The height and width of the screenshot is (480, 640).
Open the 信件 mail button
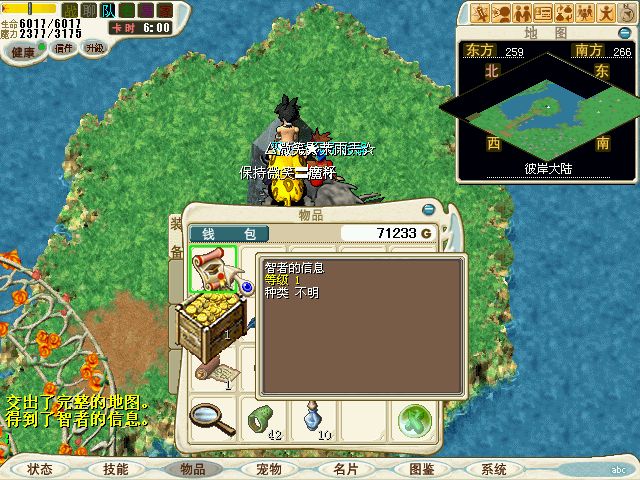[x=63, y=49]
